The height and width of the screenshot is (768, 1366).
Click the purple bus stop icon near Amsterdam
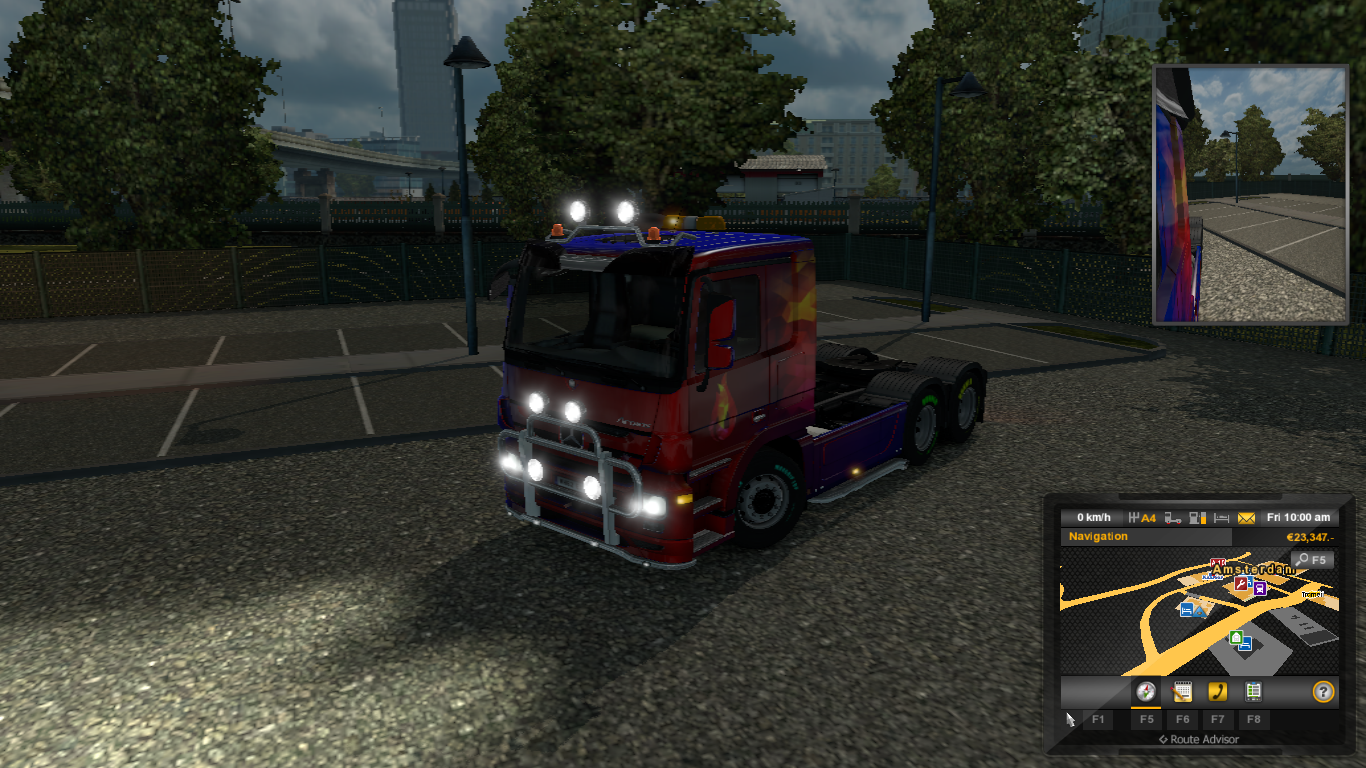pyautogui.click(x=1260, y=589)
